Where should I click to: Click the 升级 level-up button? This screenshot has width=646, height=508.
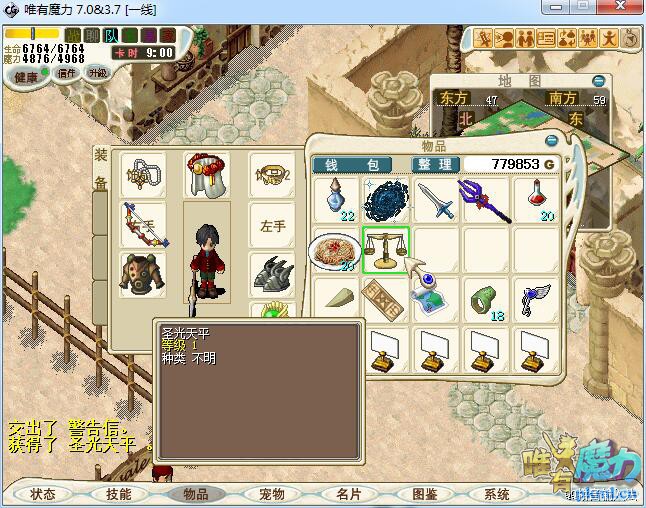point(97,73)
